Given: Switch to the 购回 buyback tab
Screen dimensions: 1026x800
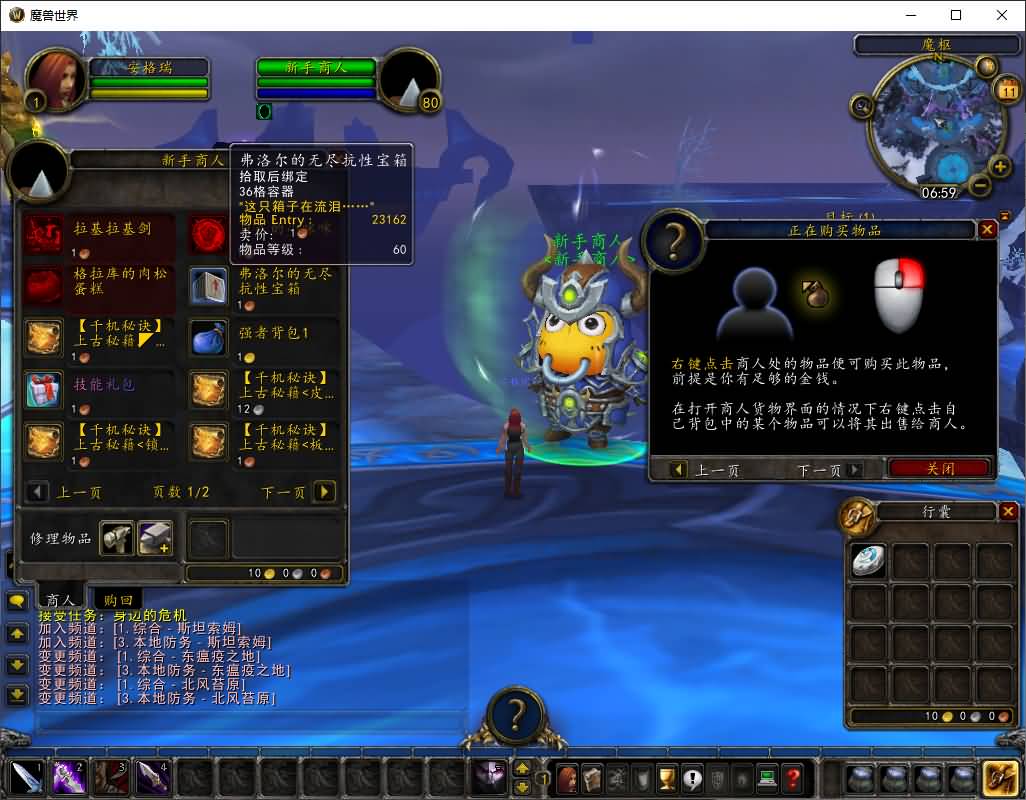Looking at the screenshot, I should (118, 599).
